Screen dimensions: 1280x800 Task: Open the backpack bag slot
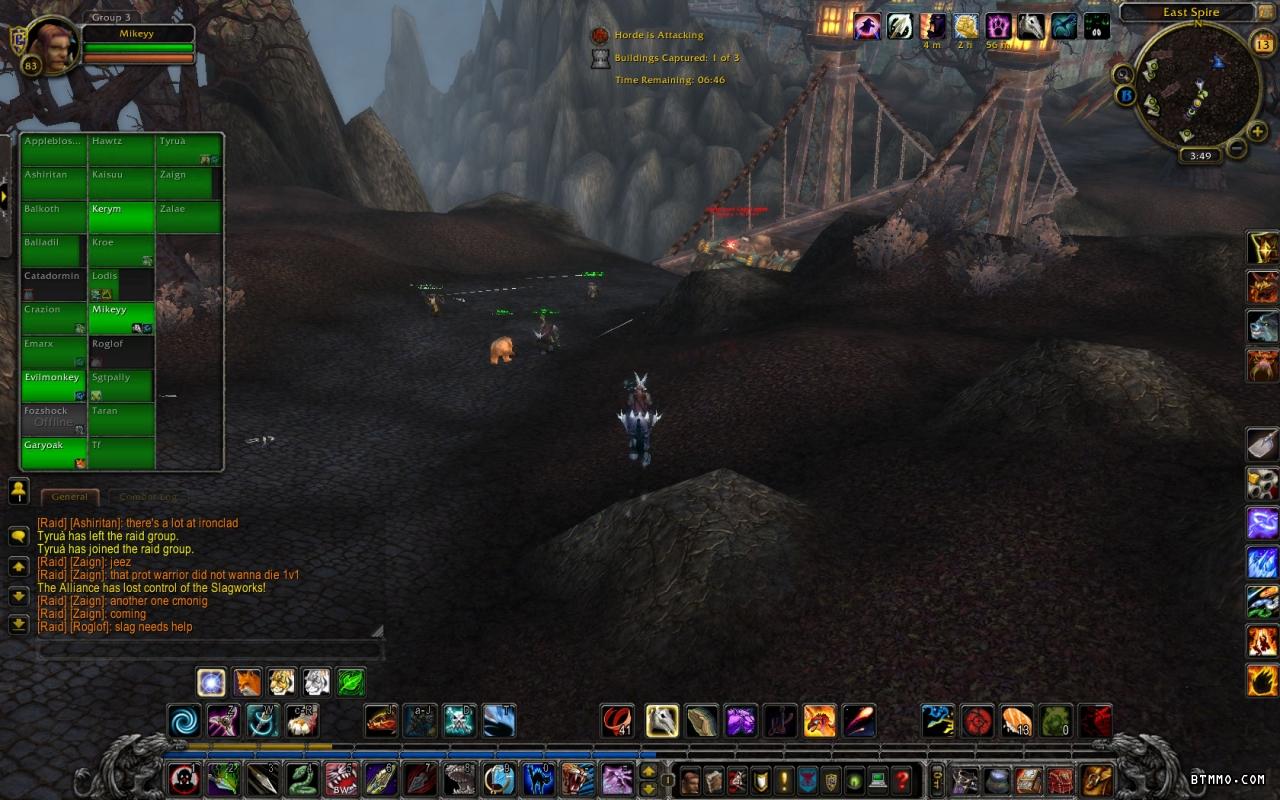click(x=1097, y=779)
